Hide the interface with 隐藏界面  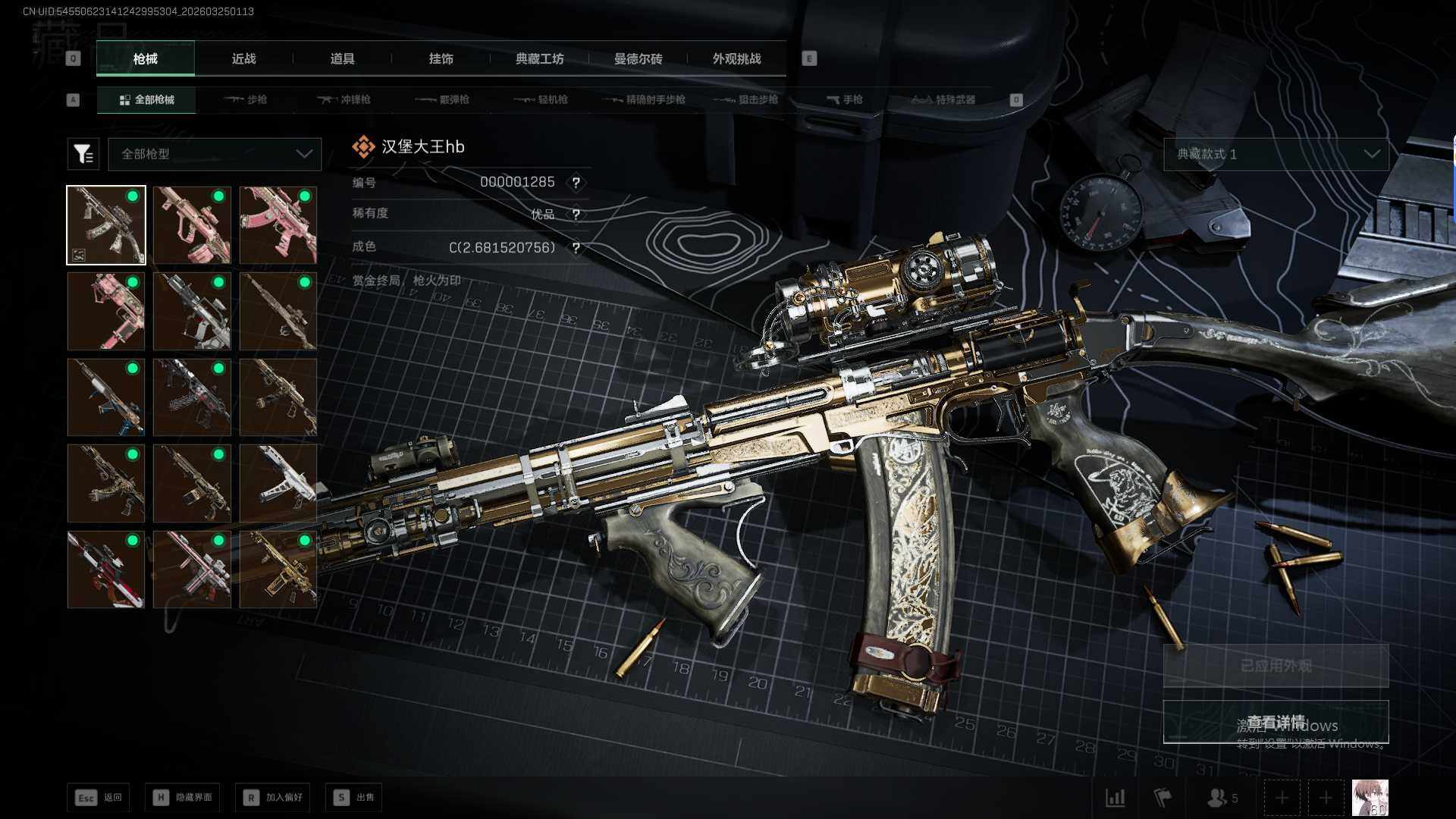(x=183, y=797)
